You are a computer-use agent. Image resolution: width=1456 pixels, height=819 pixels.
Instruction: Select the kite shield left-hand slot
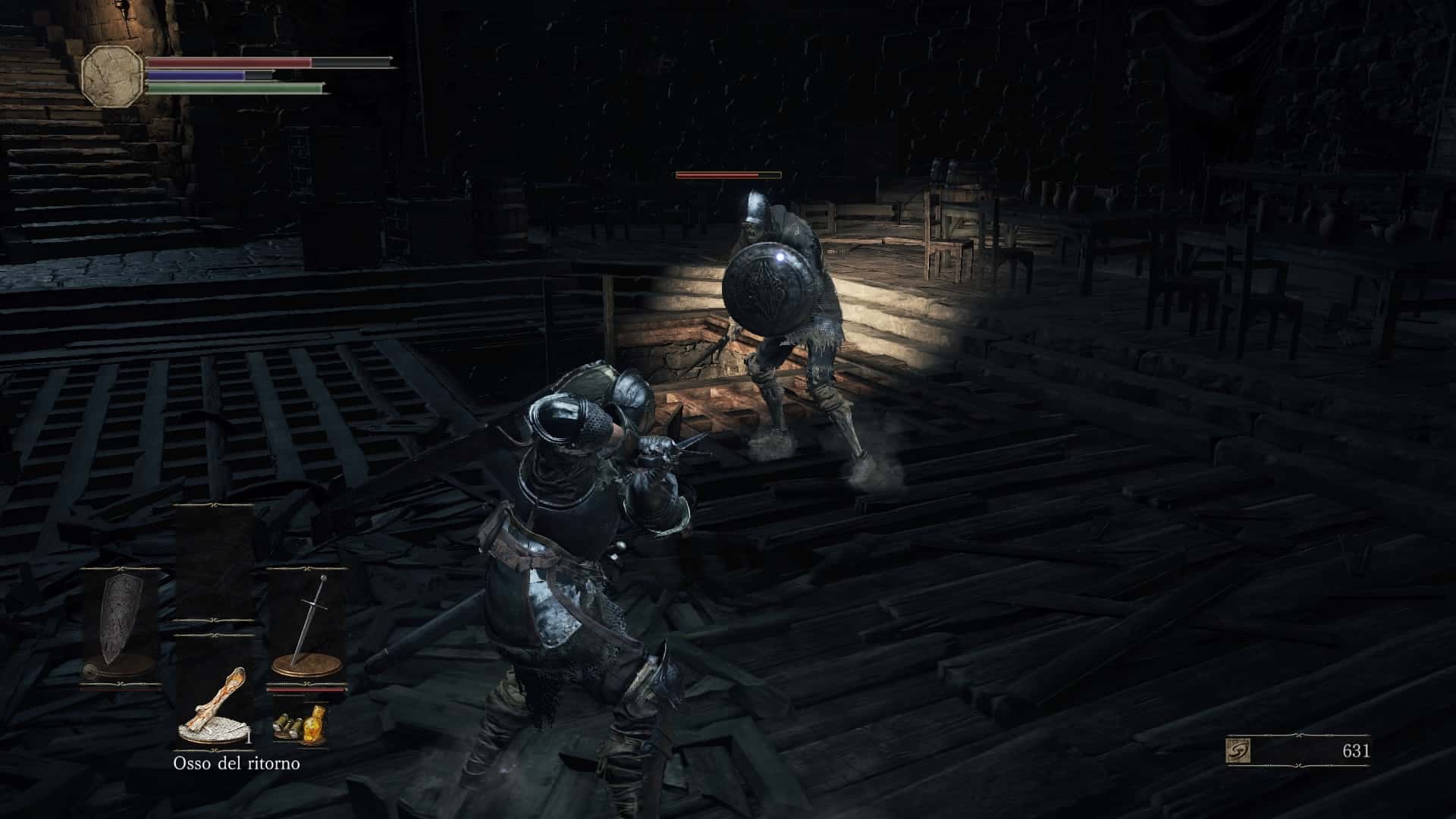pyautogui.click(x=120, y=629)
